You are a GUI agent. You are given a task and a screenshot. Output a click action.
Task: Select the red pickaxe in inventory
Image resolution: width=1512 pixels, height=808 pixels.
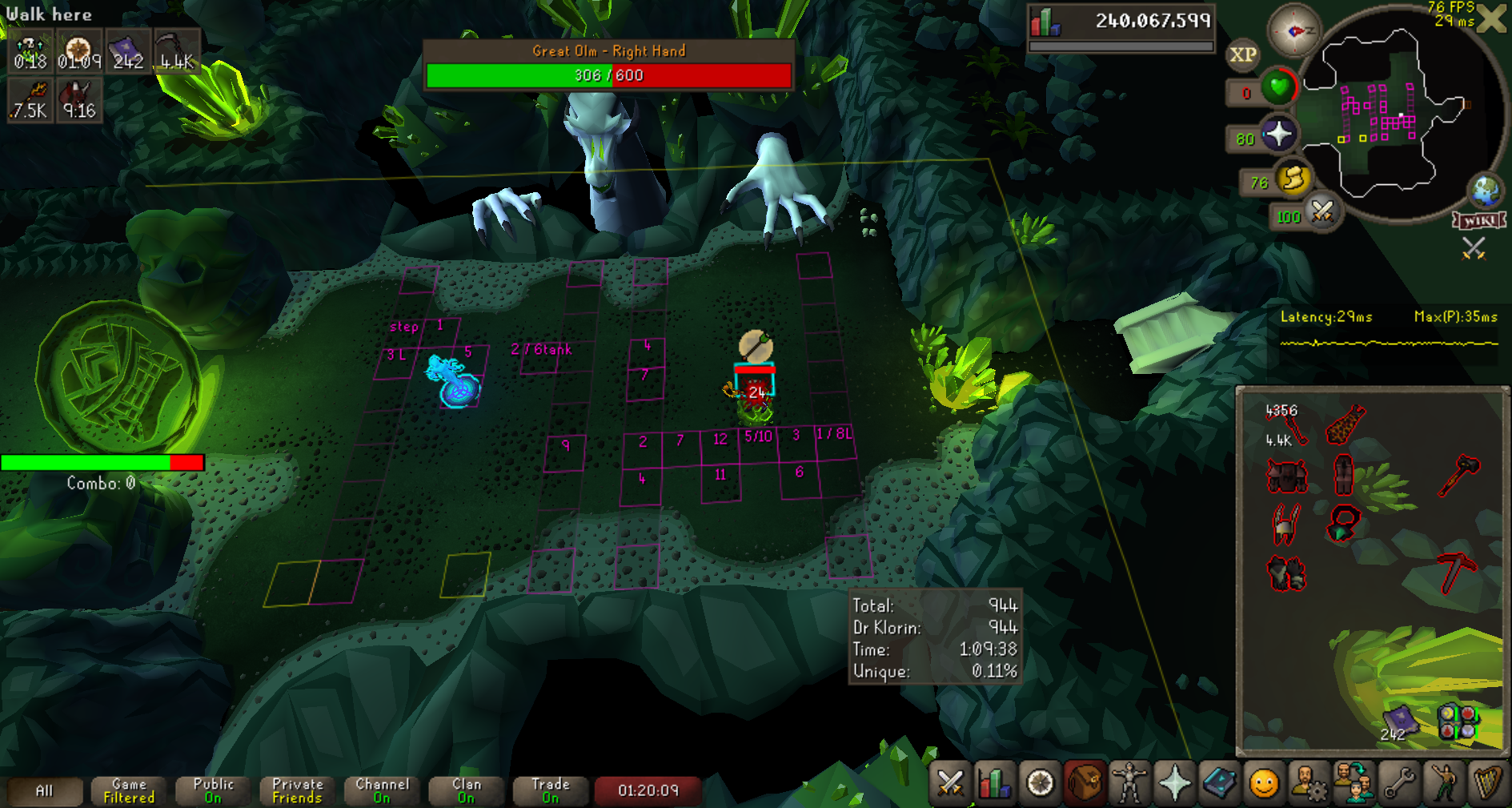[x=1456, y=572]
